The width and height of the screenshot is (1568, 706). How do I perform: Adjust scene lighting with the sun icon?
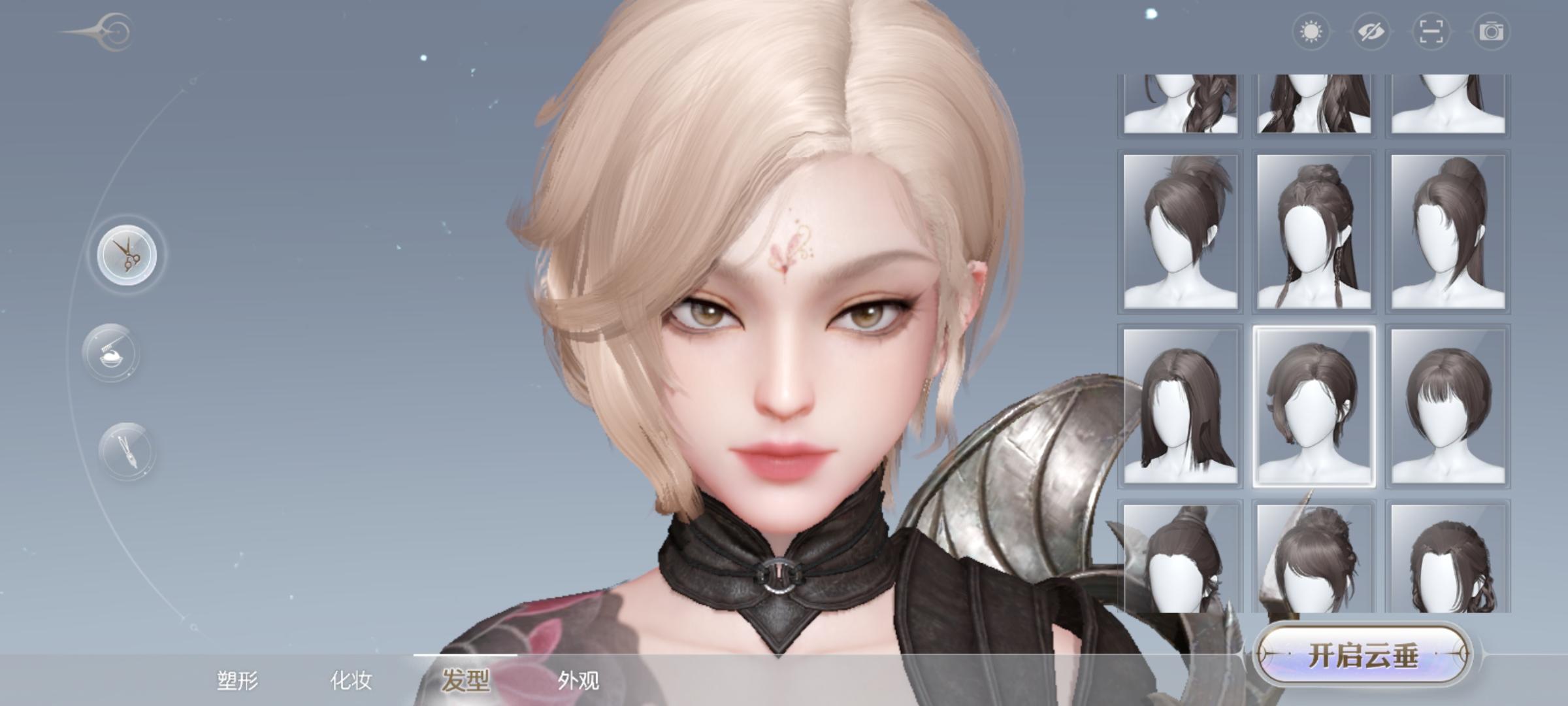click(1312, 31)
